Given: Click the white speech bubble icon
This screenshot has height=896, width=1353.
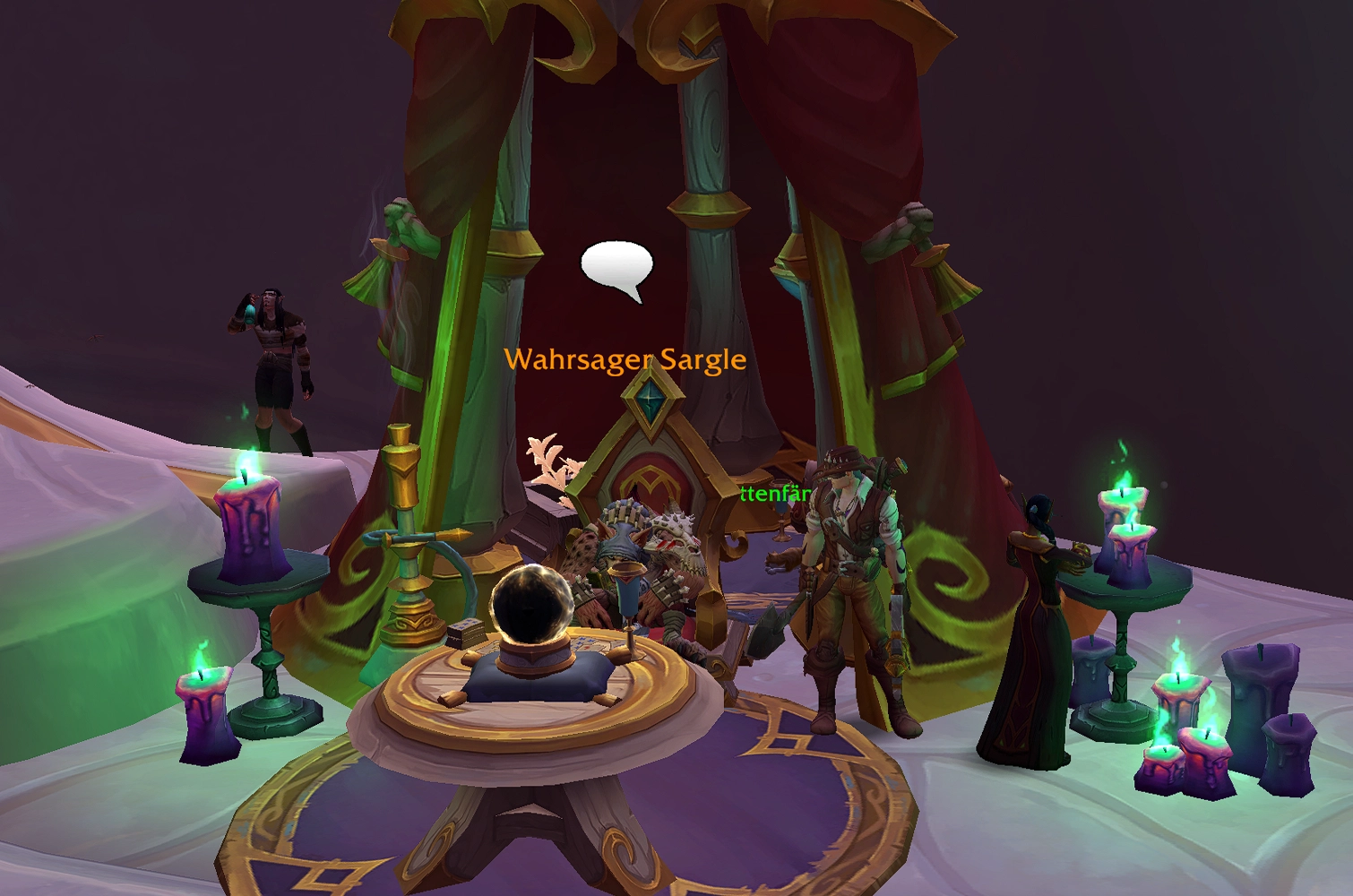Looking at the screenshot, I should point(616,268).
